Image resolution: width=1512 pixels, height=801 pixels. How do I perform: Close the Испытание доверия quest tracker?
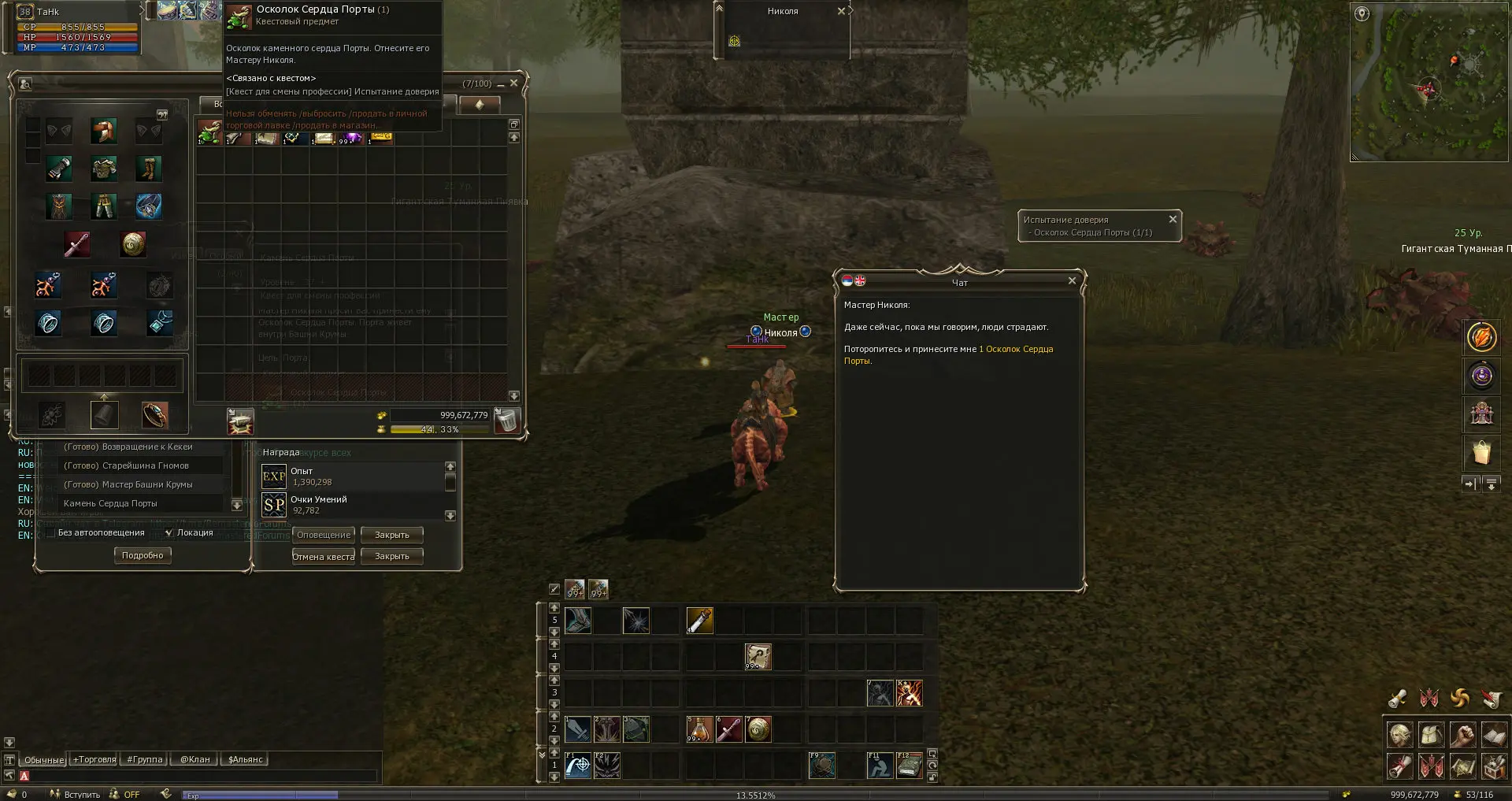coord(1173,219)
